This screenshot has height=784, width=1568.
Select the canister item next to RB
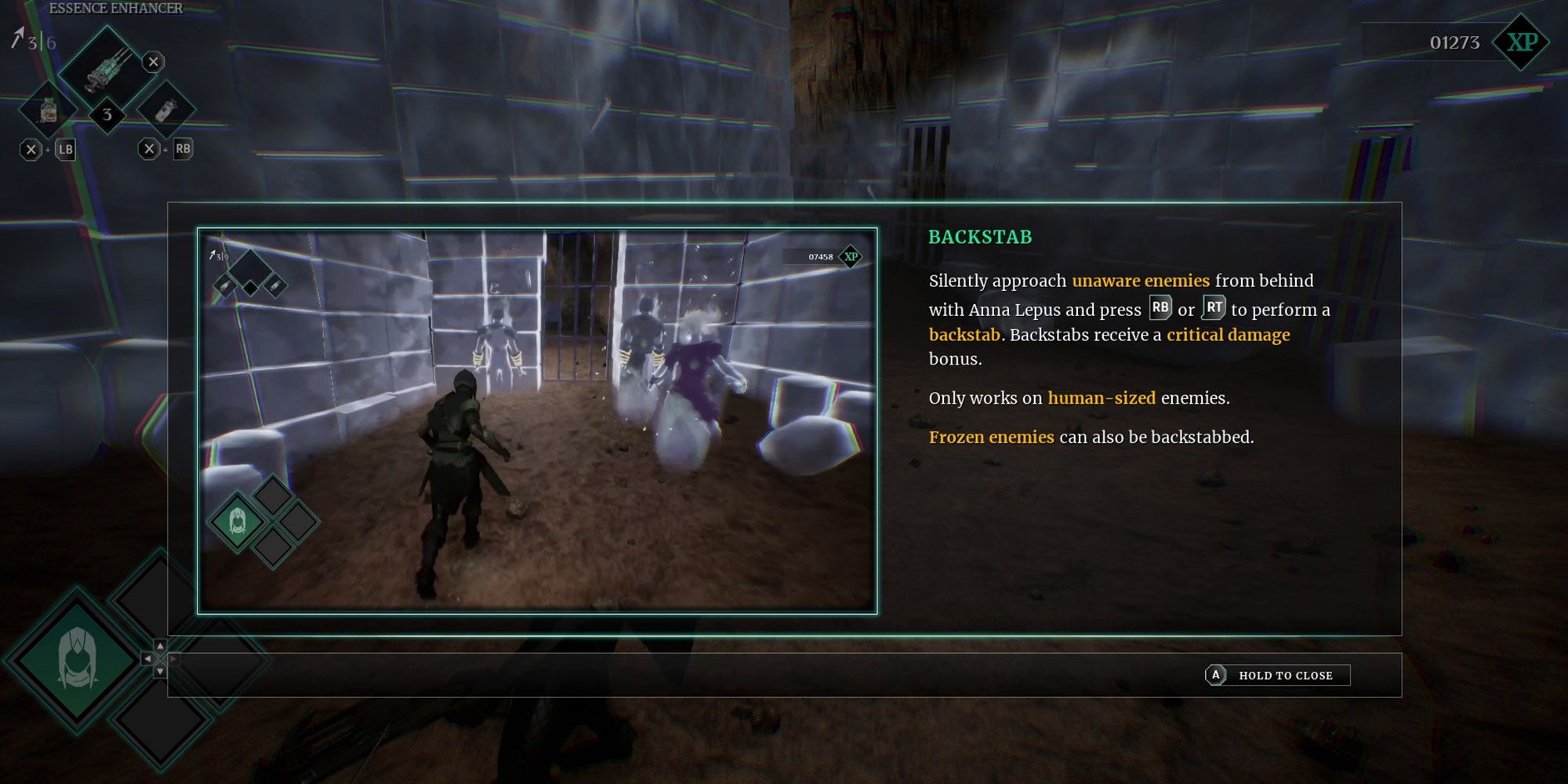coord(165,111)
